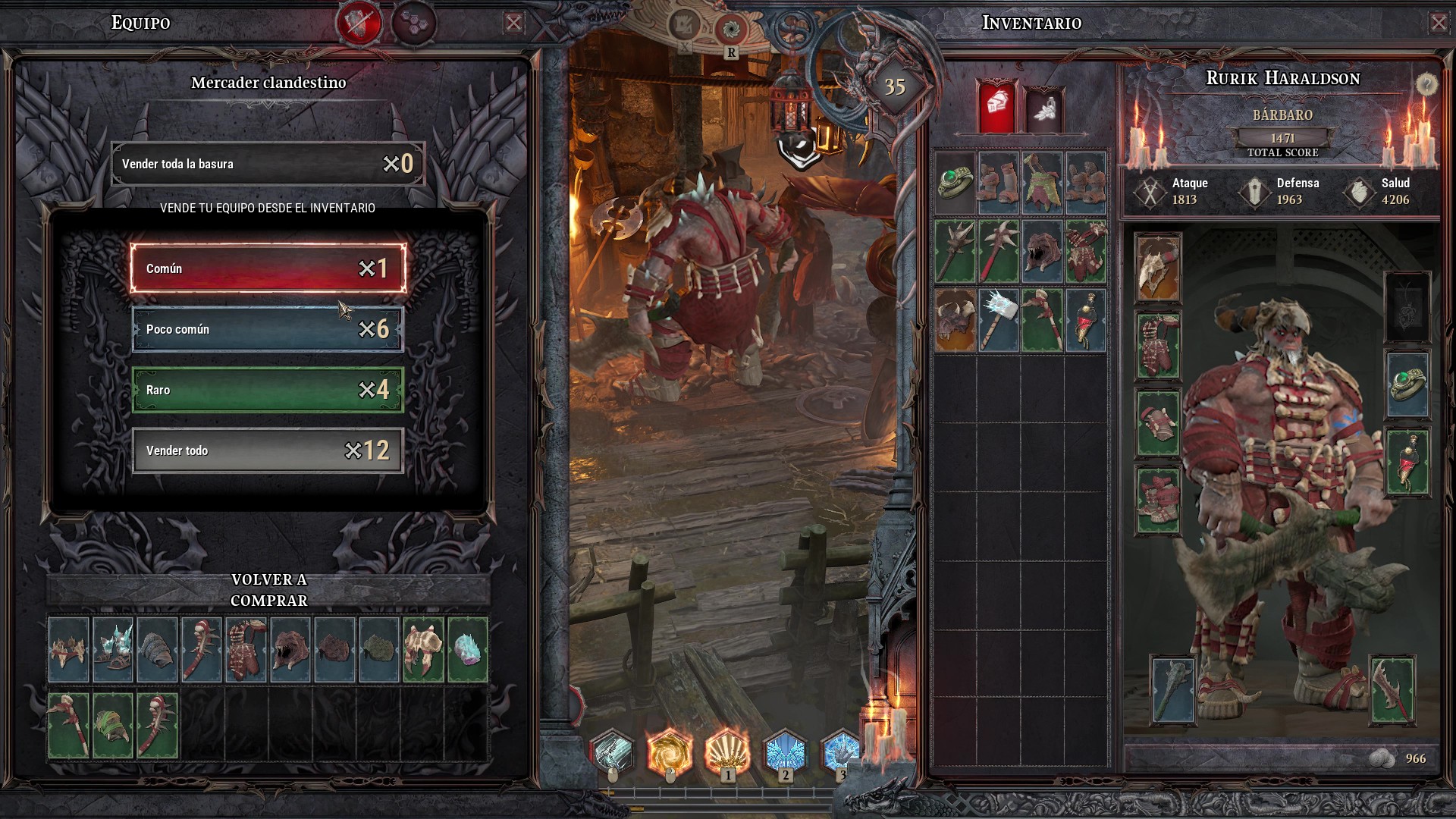Image resolution: width=1456 pixels, height=819 pixels.
Task: Switch to the red equipment inventory tab
Action: (997, 107)
